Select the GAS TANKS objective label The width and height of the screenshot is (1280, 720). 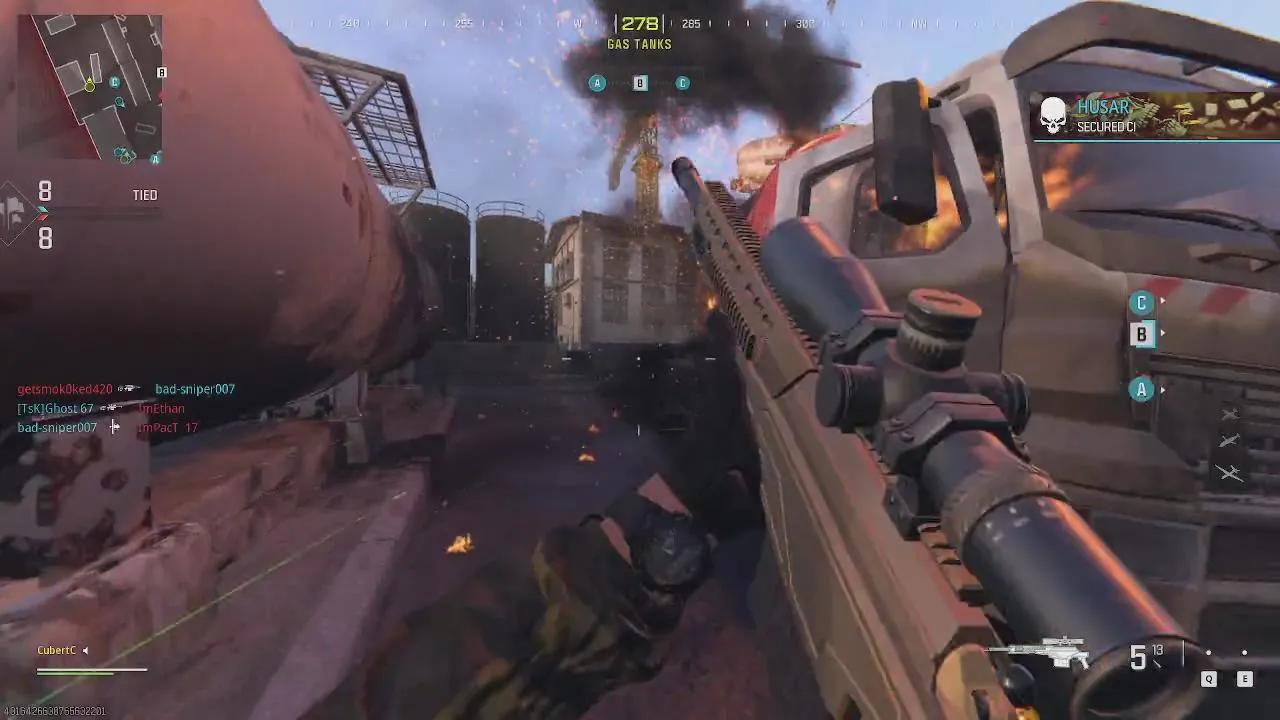(x=639, y=44)
